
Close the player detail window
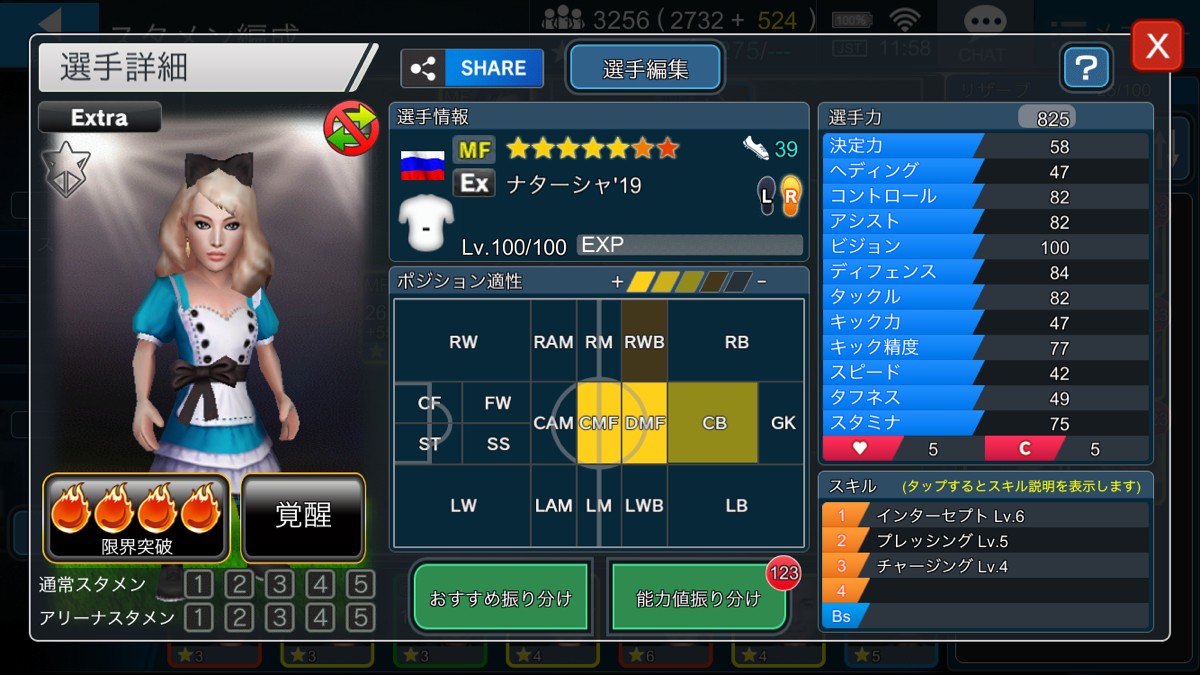(1156, 46)
